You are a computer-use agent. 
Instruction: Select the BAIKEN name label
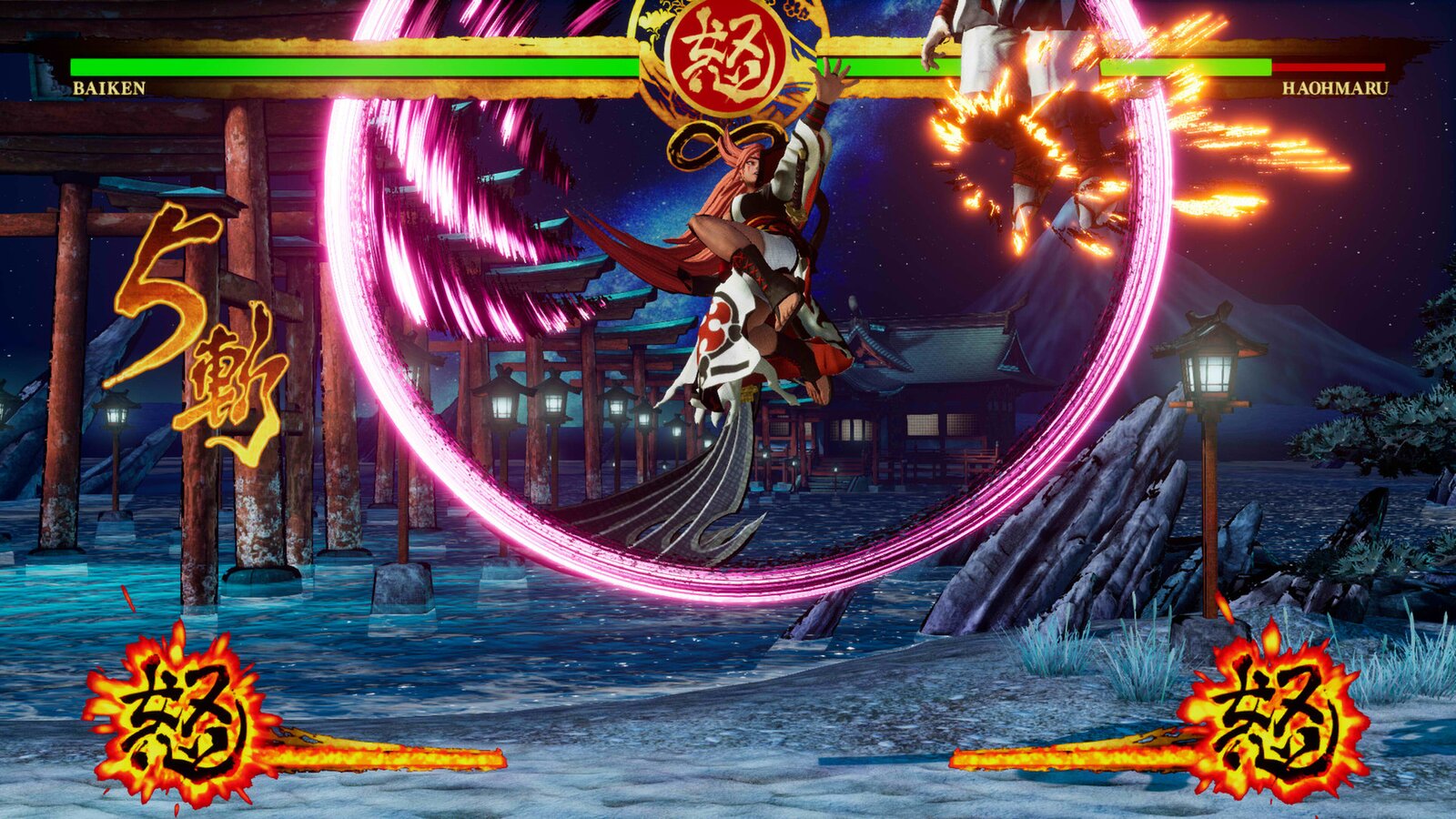pyautogui.click(x=111, y=88)
